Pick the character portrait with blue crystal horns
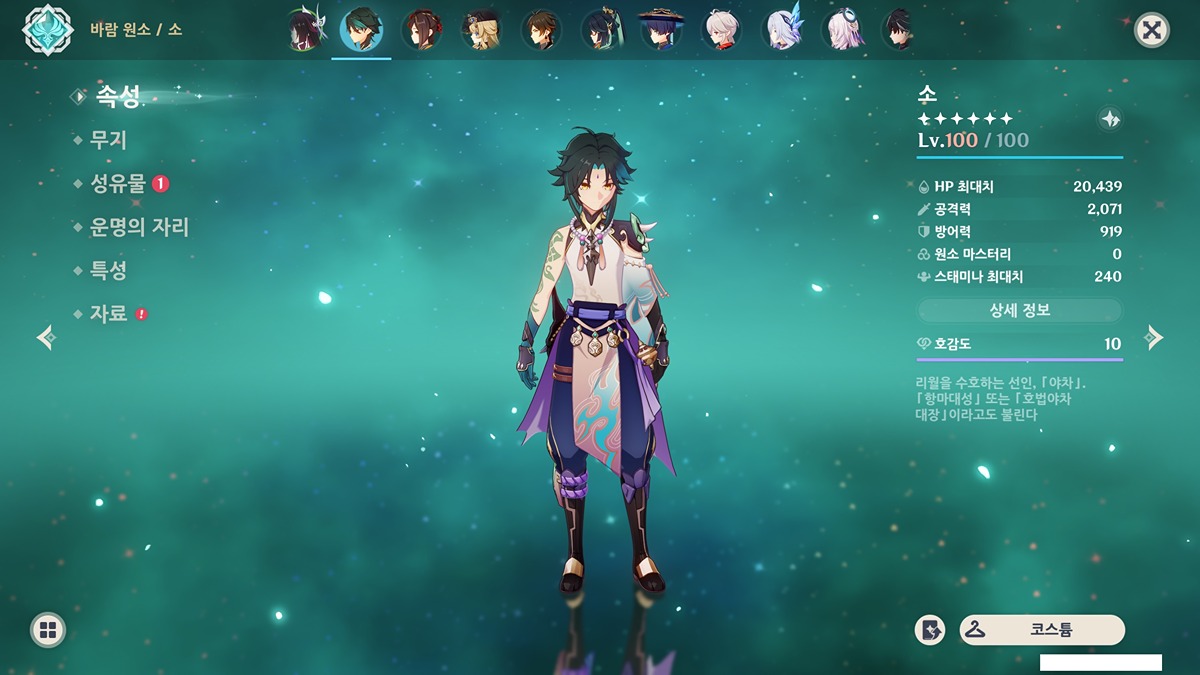 (x=781, y=29)
